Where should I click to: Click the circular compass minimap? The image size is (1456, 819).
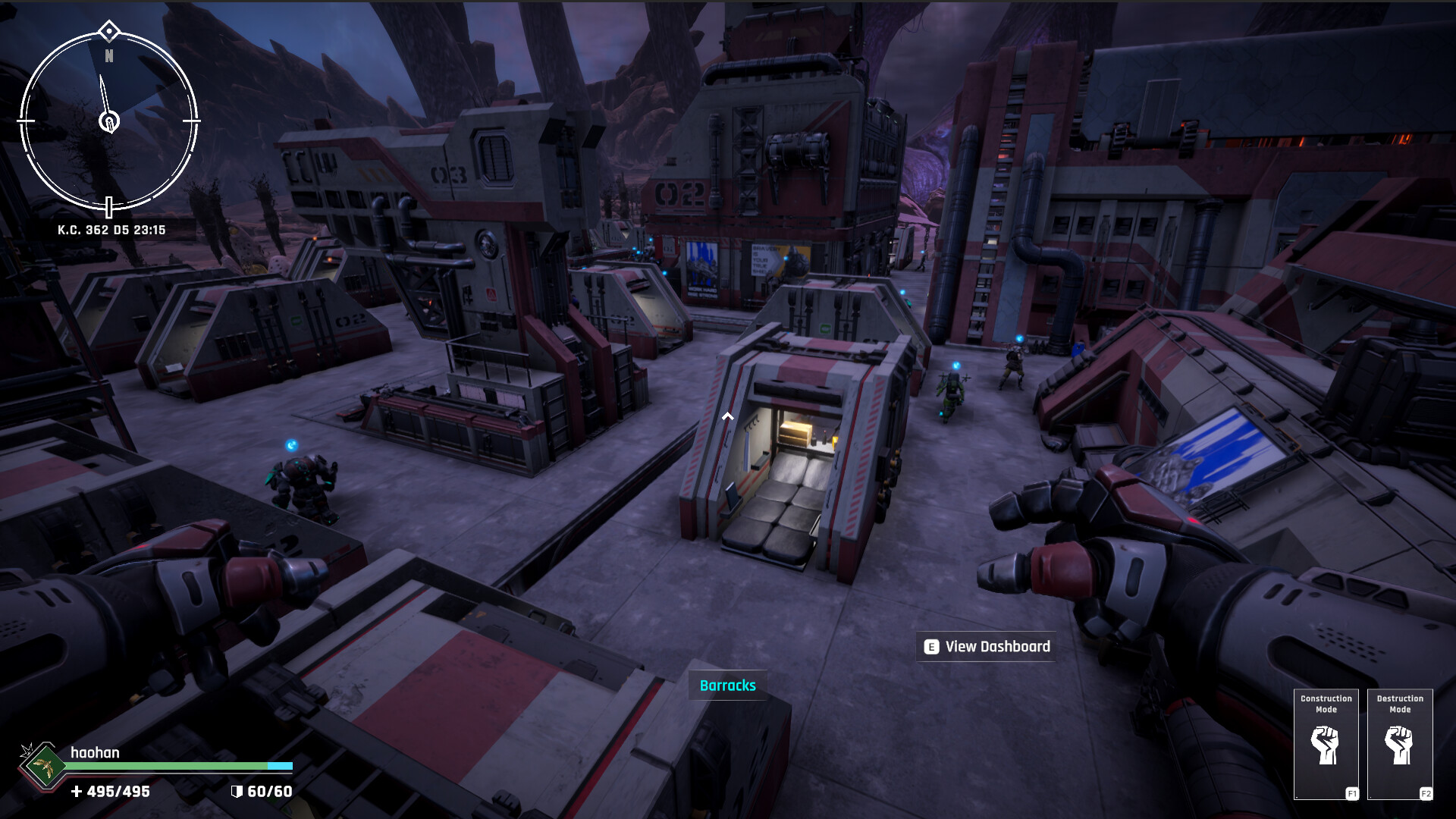[x=108, y=121]
